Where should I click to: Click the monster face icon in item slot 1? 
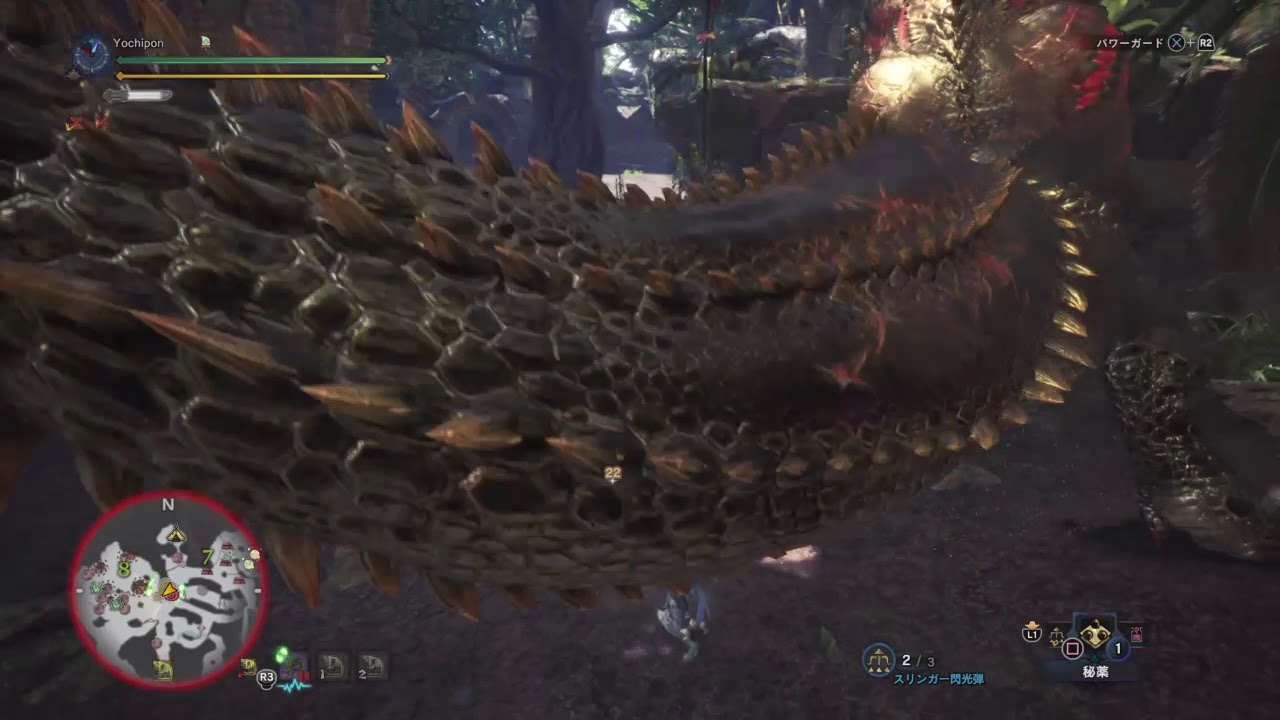[x=330, y=663]
